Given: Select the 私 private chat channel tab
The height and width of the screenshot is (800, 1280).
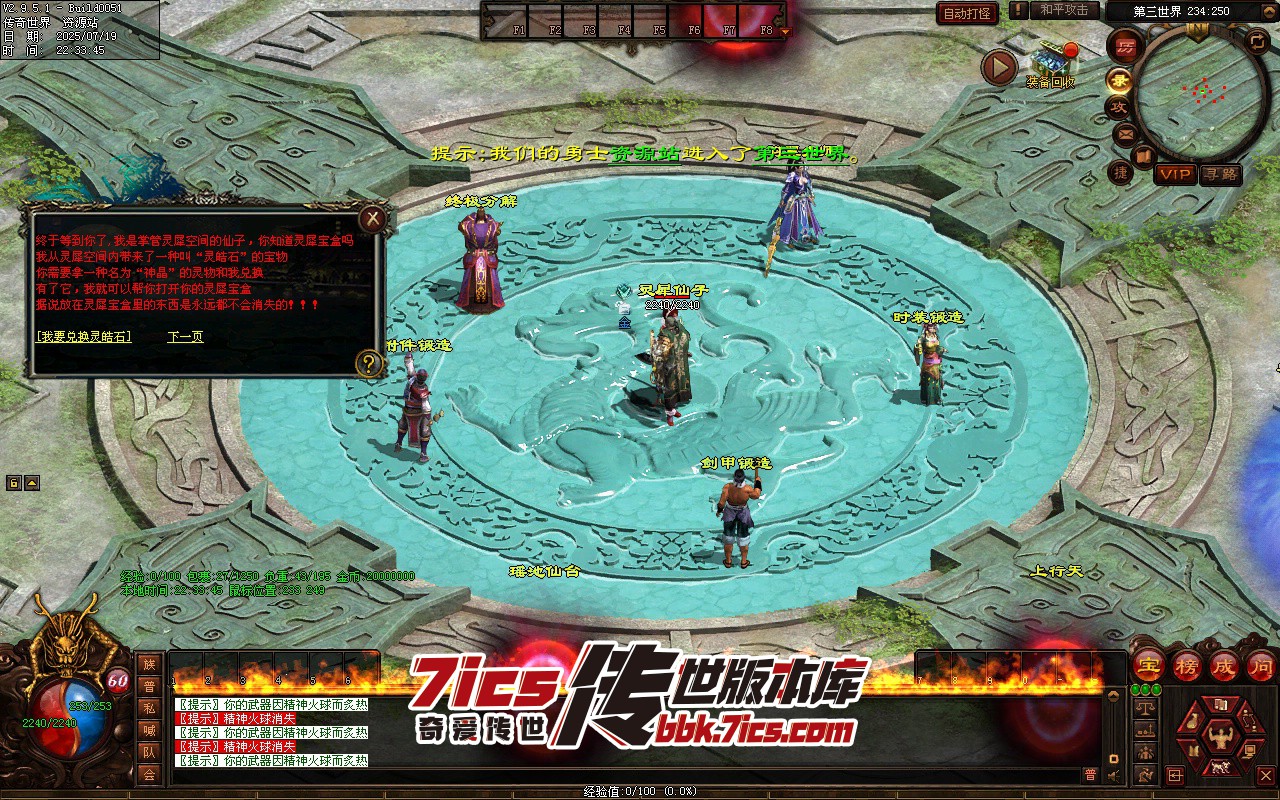Looking at the screenshot, I should pos(149,708).
